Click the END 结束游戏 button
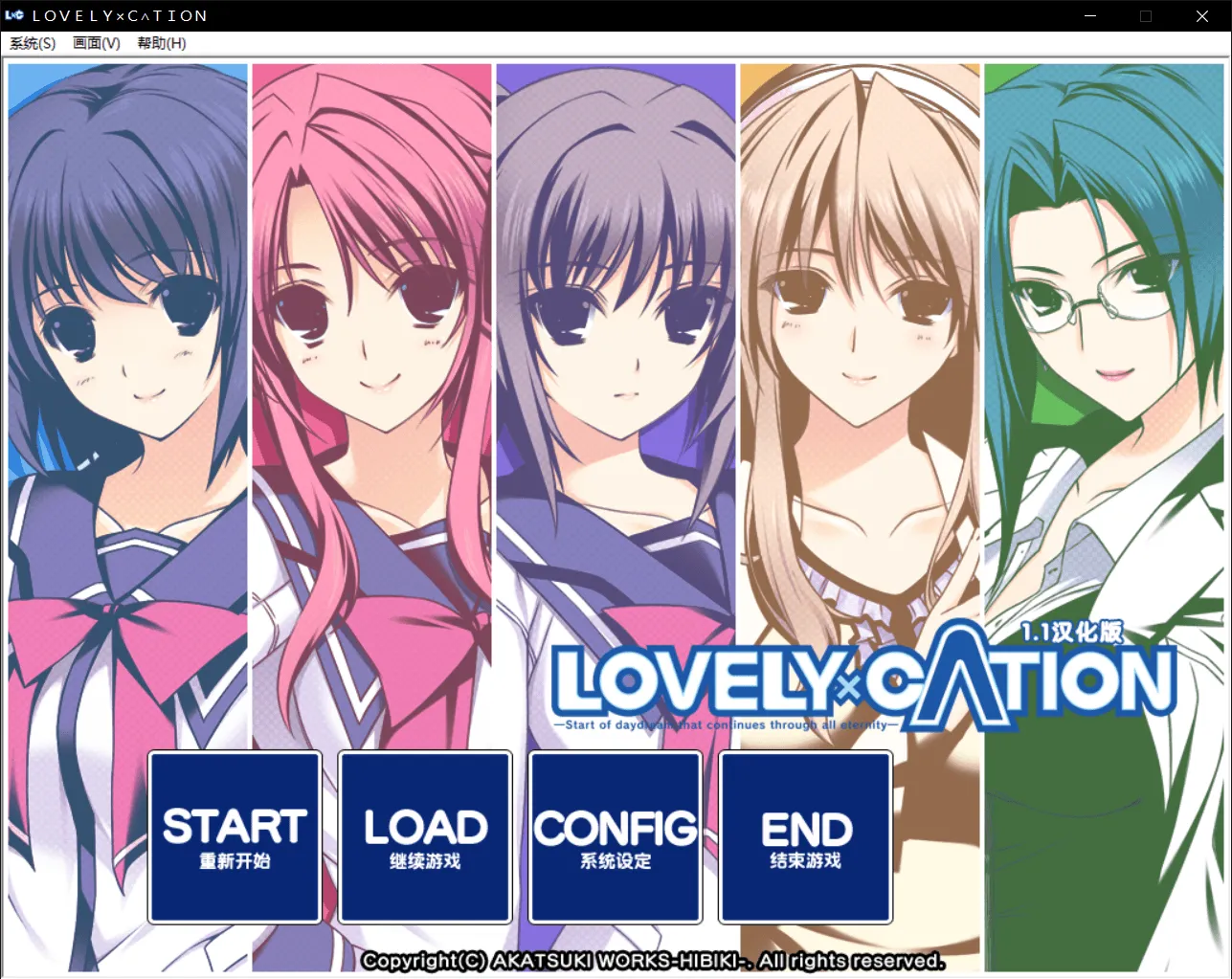 click(804, 836)
